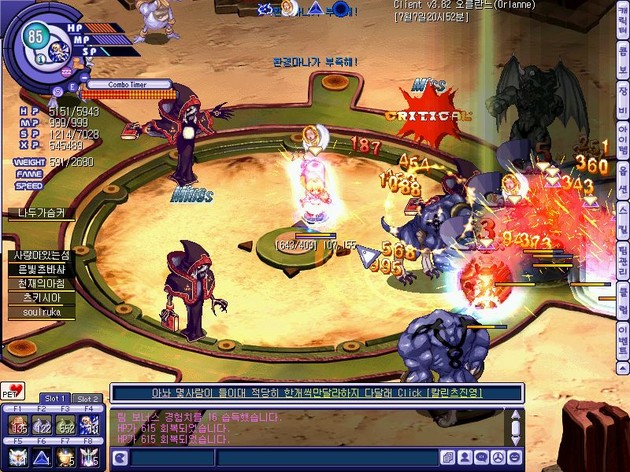630x472 pixels.
Task: Use the F1 hotbar item showing 135
Action: 19,425
